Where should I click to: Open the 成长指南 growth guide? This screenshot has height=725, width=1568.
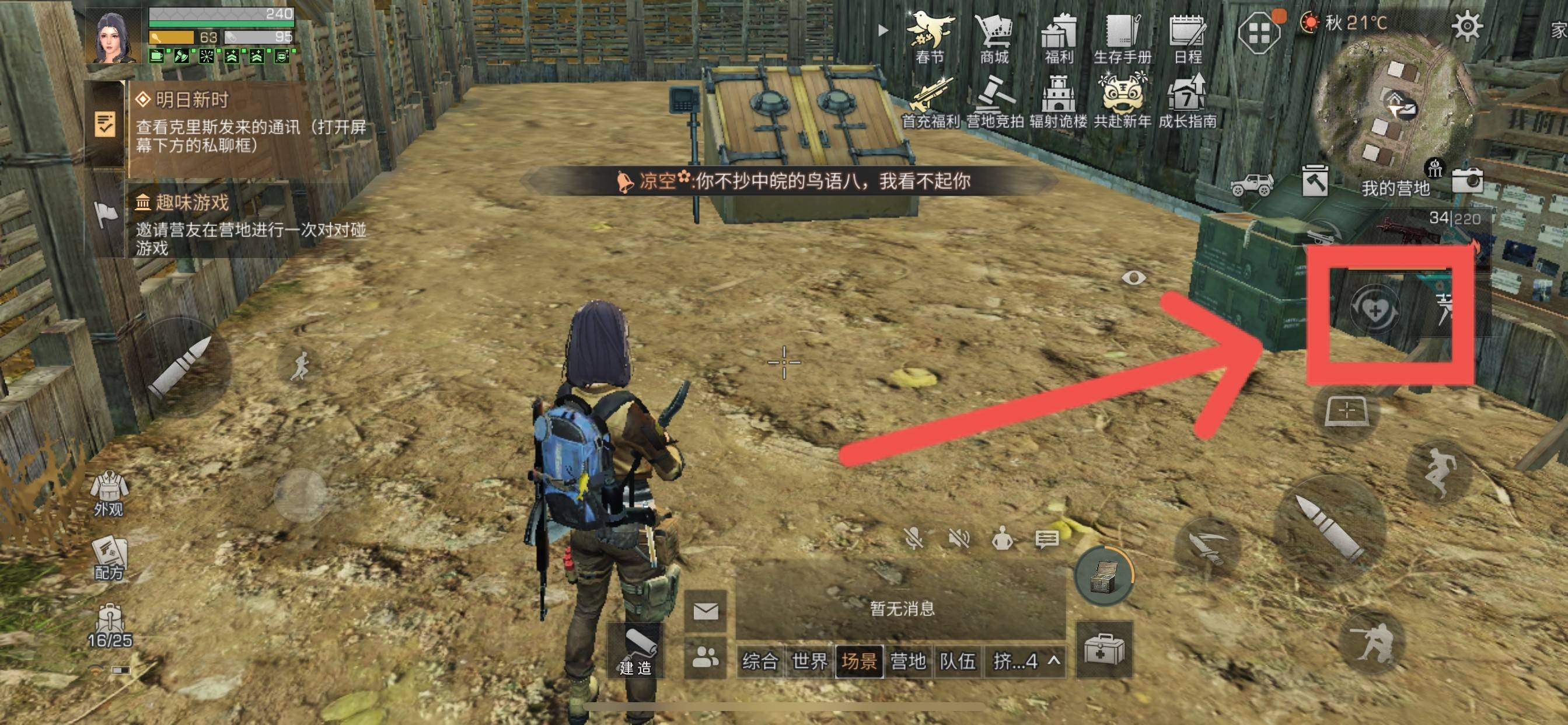point(1187,102)
